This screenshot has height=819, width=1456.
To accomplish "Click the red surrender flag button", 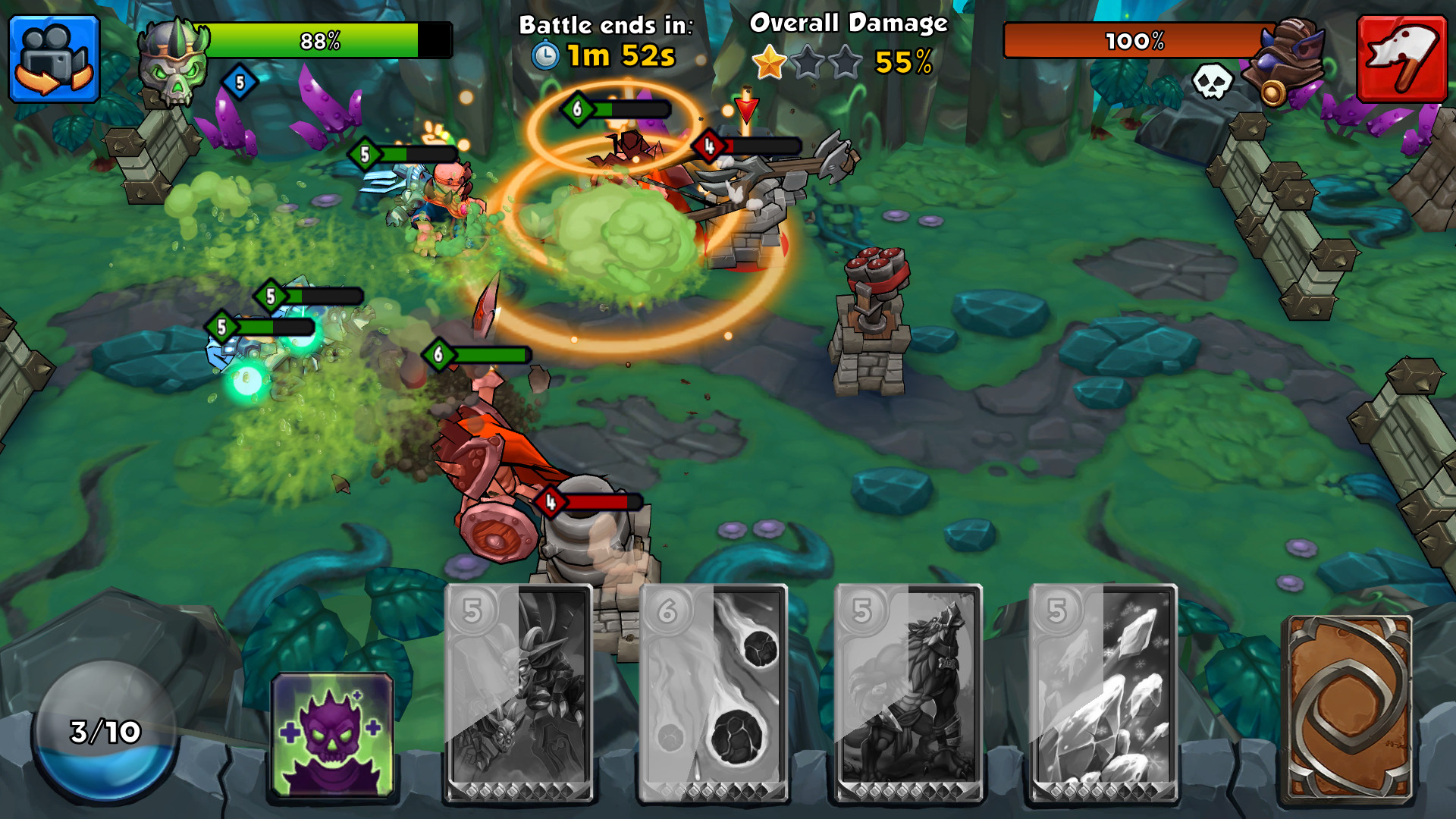I will (x=1401, y=58).
